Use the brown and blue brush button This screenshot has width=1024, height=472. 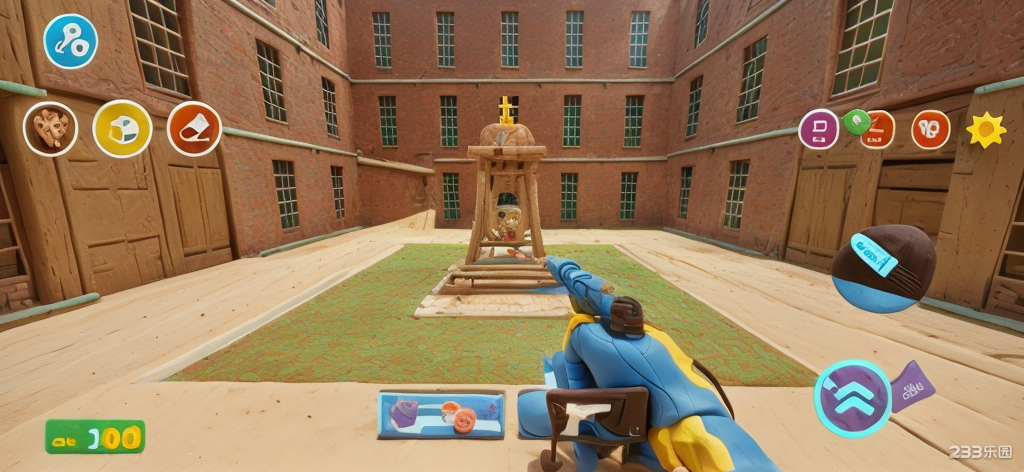click(x=883, y=267)
